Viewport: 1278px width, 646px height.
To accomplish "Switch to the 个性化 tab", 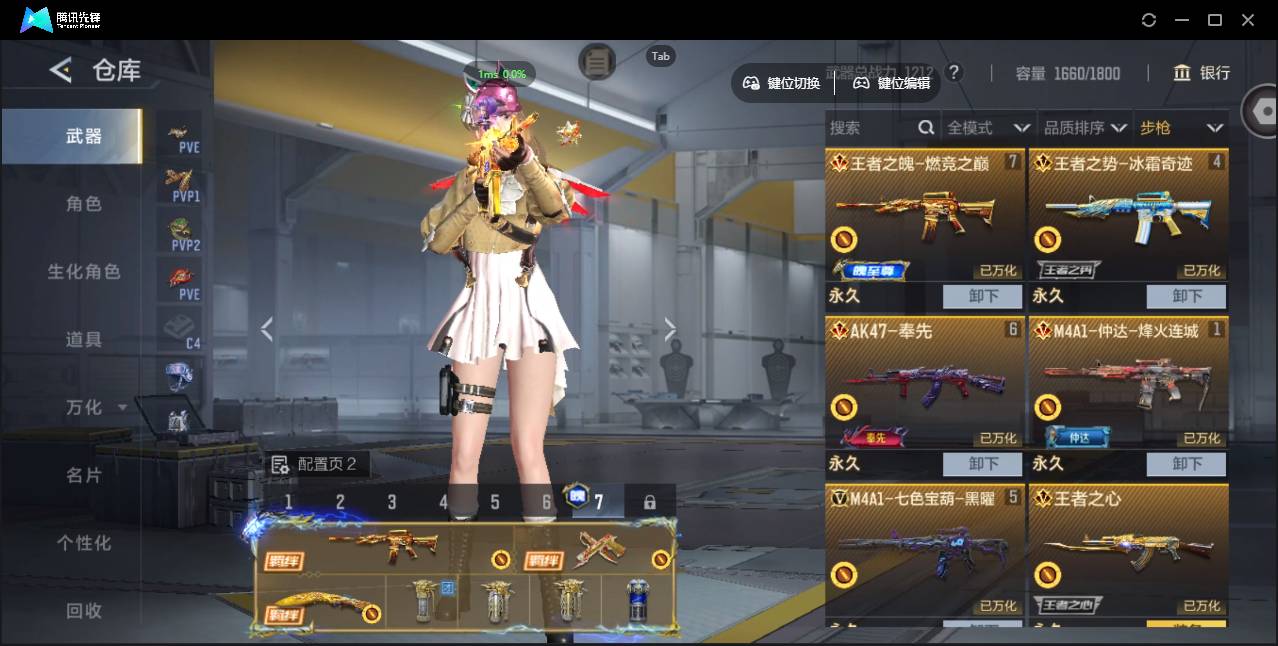I will click(x=84, y=544).
